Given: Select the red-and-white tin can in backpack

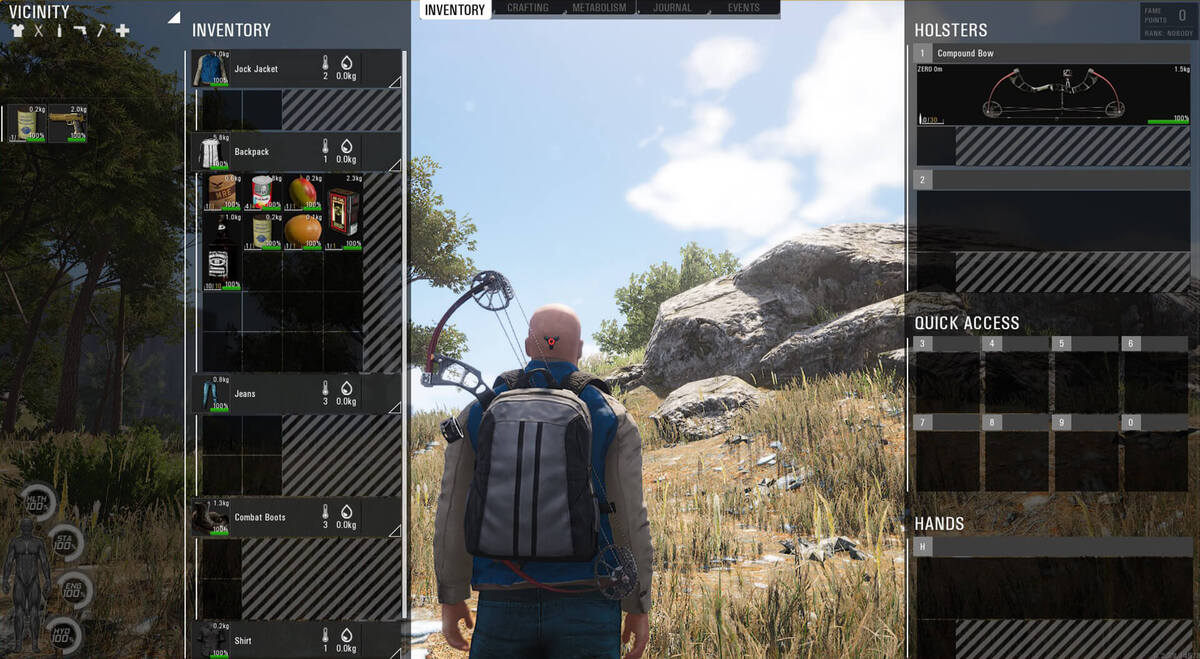Looking at the screenshot, I should click(x=262, y=191).
